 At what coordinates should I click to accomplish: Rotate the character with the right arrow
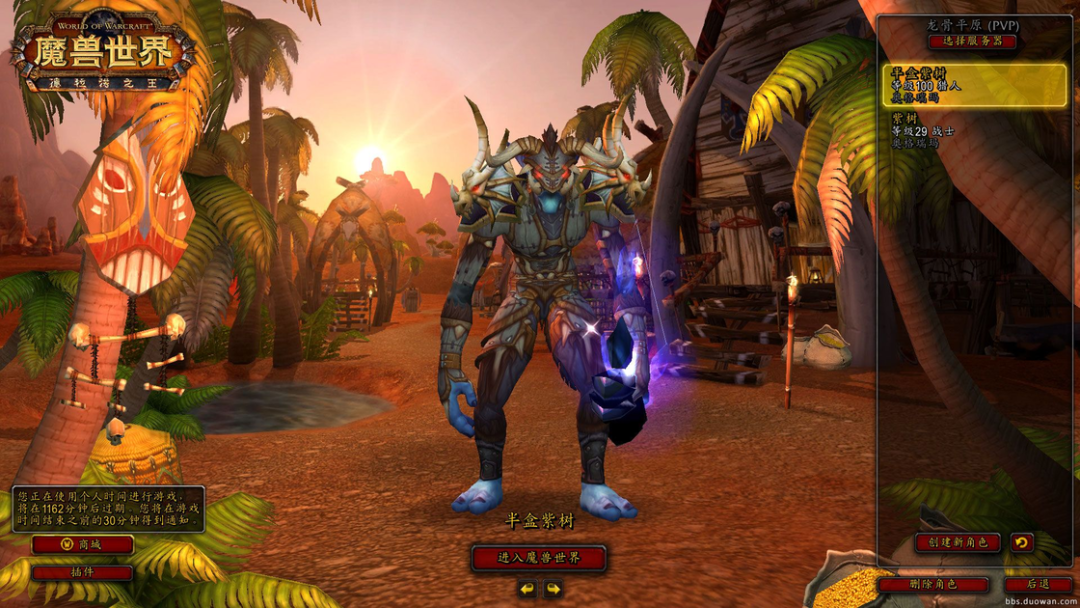553,589
